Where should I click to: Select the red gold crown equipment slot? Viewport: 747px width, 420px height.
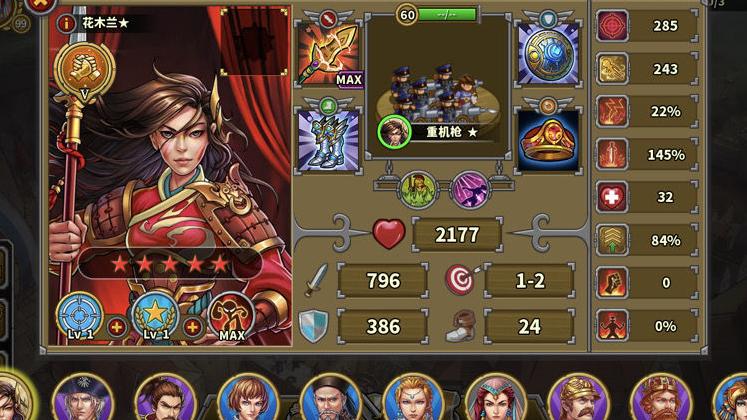[547, 139]
